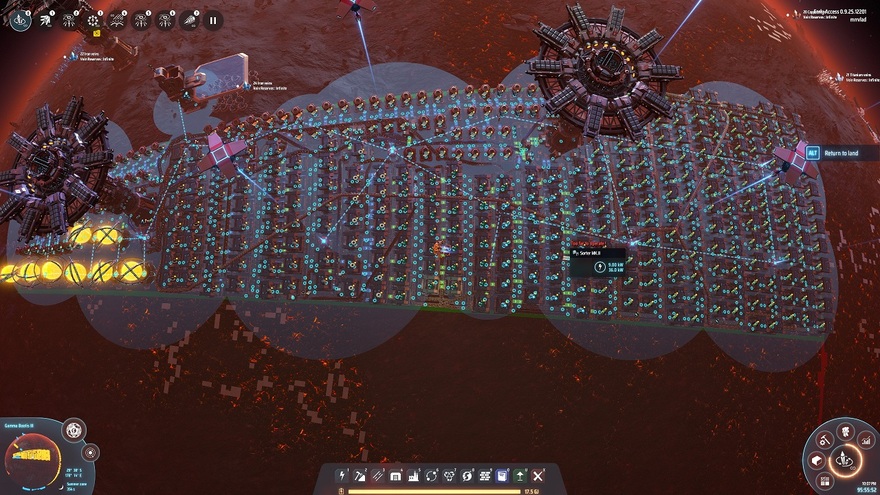Select the pickaxe mining build category
The width and height of the screenshot is (880, 495).
point(361,476)
